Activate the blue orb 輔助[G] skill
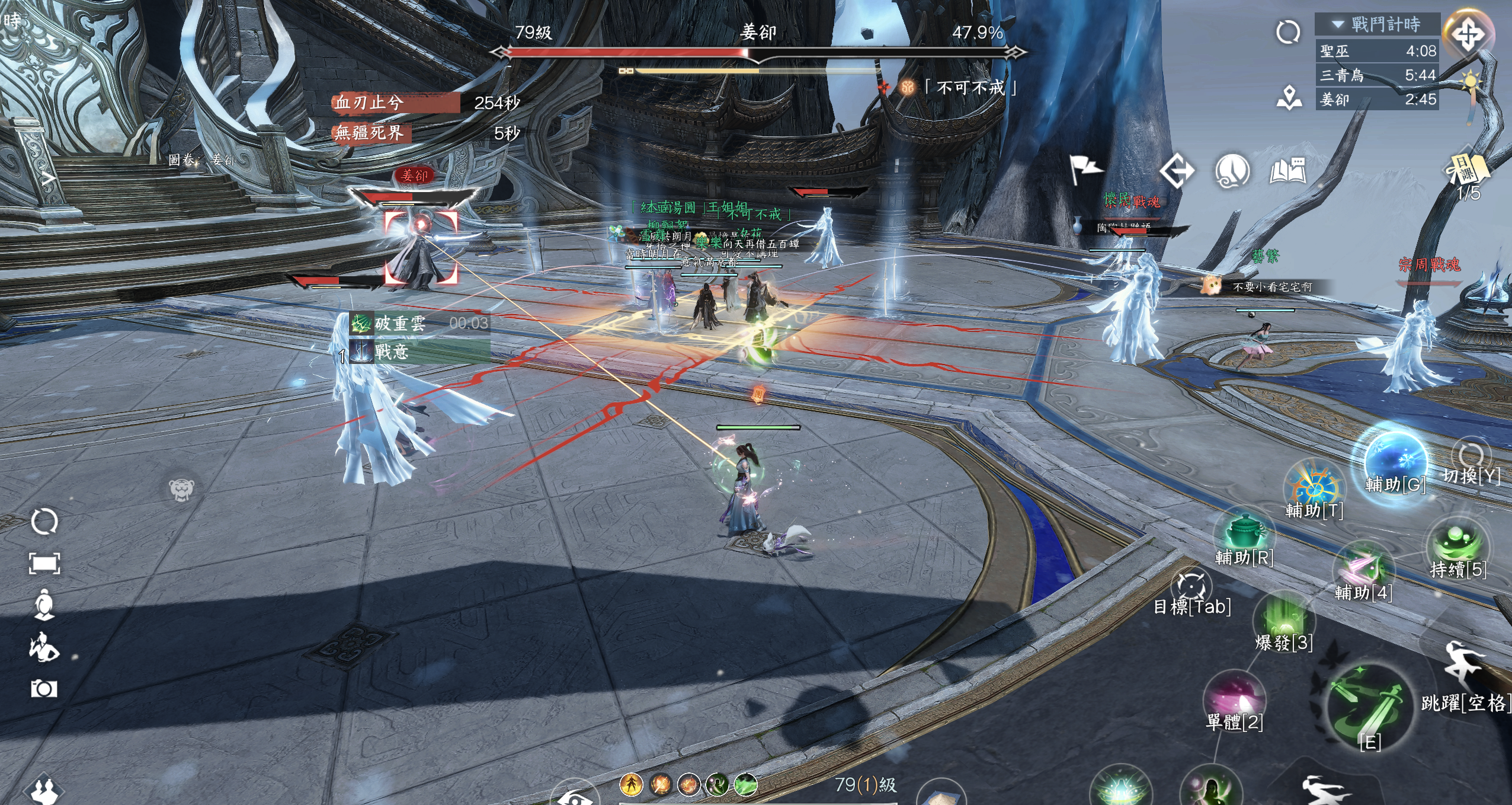 (1395, 461)
